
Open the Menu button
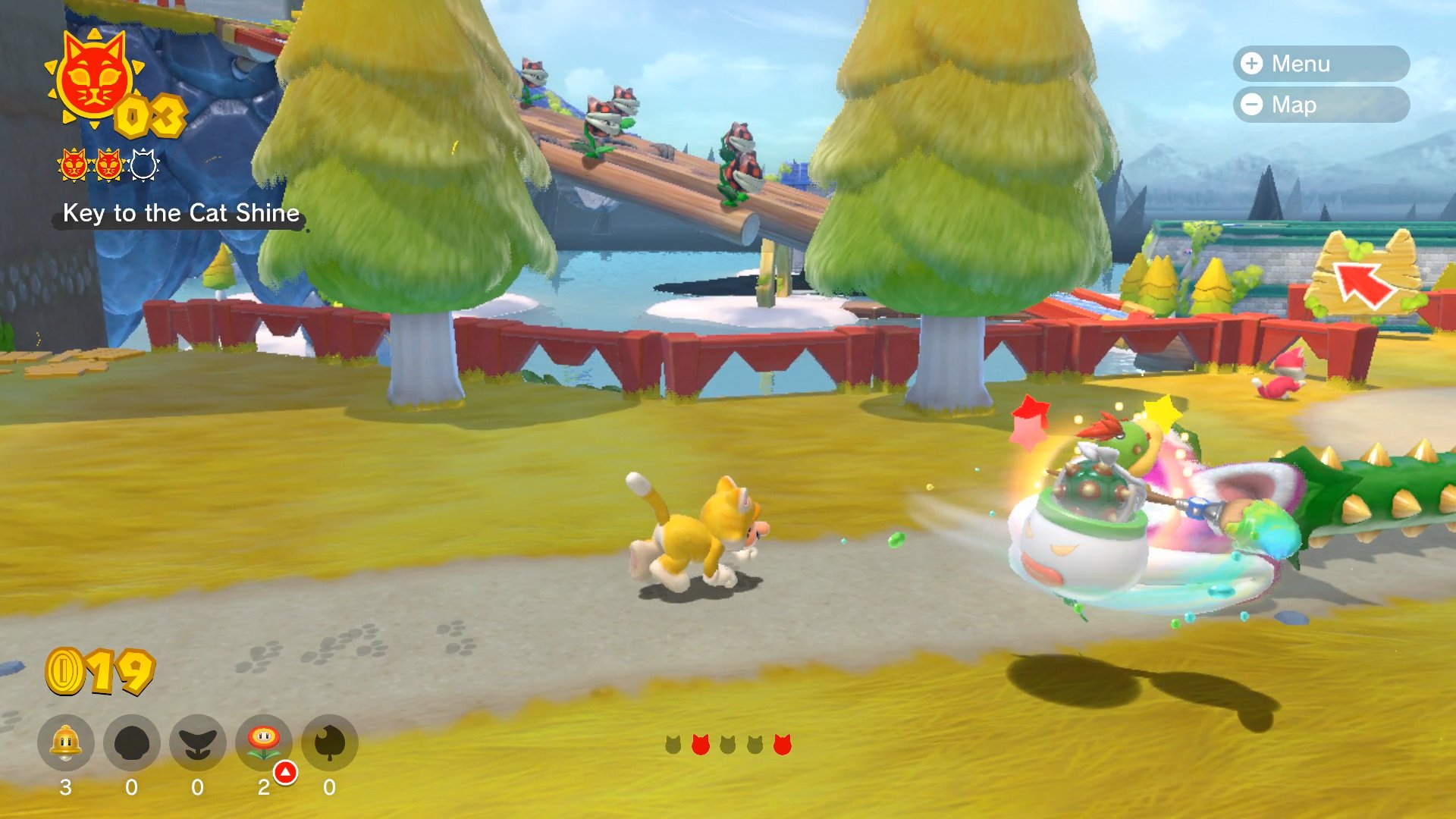coord(1320,64)
